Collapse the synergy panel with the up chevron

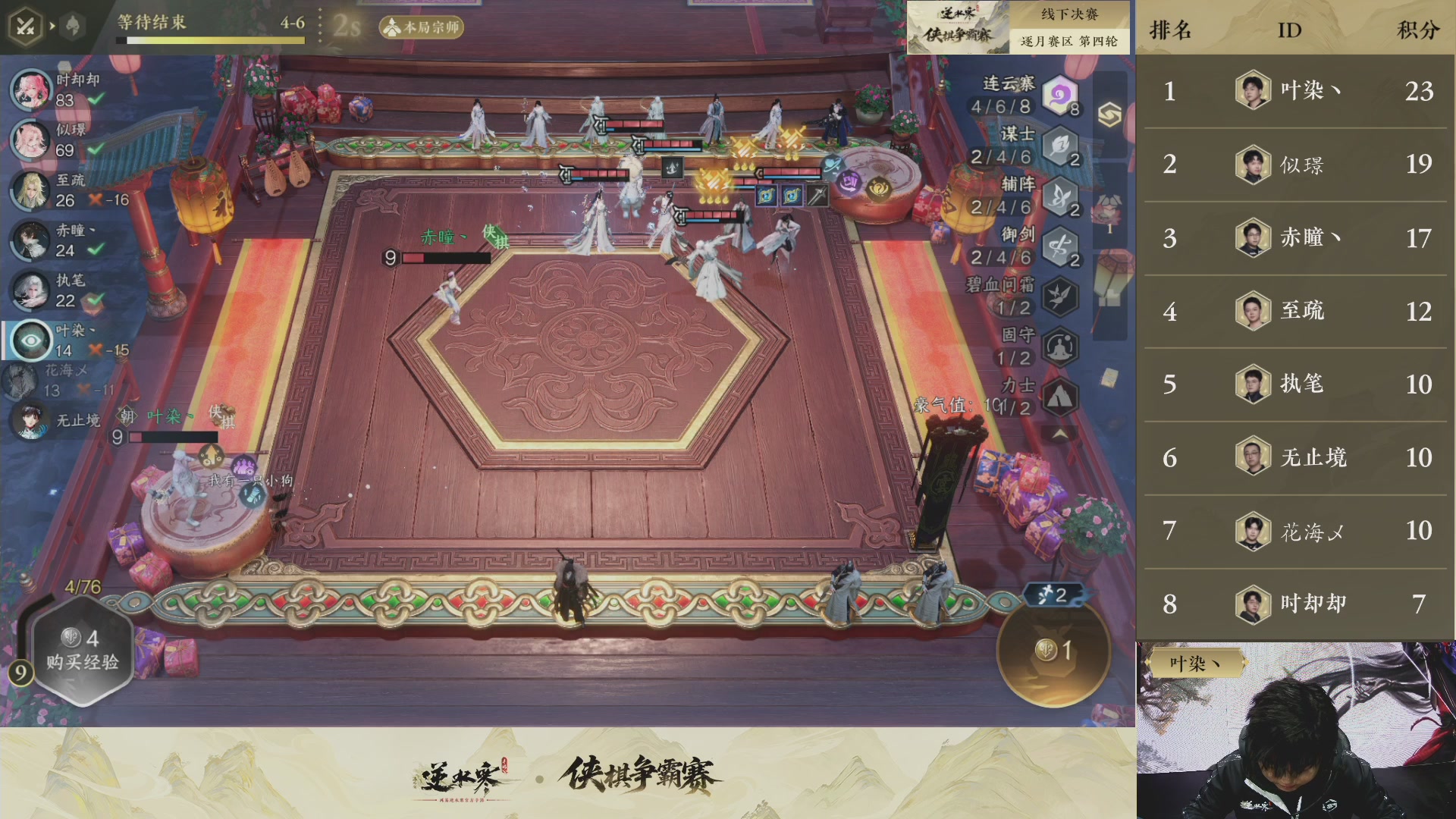[1061, 433]
